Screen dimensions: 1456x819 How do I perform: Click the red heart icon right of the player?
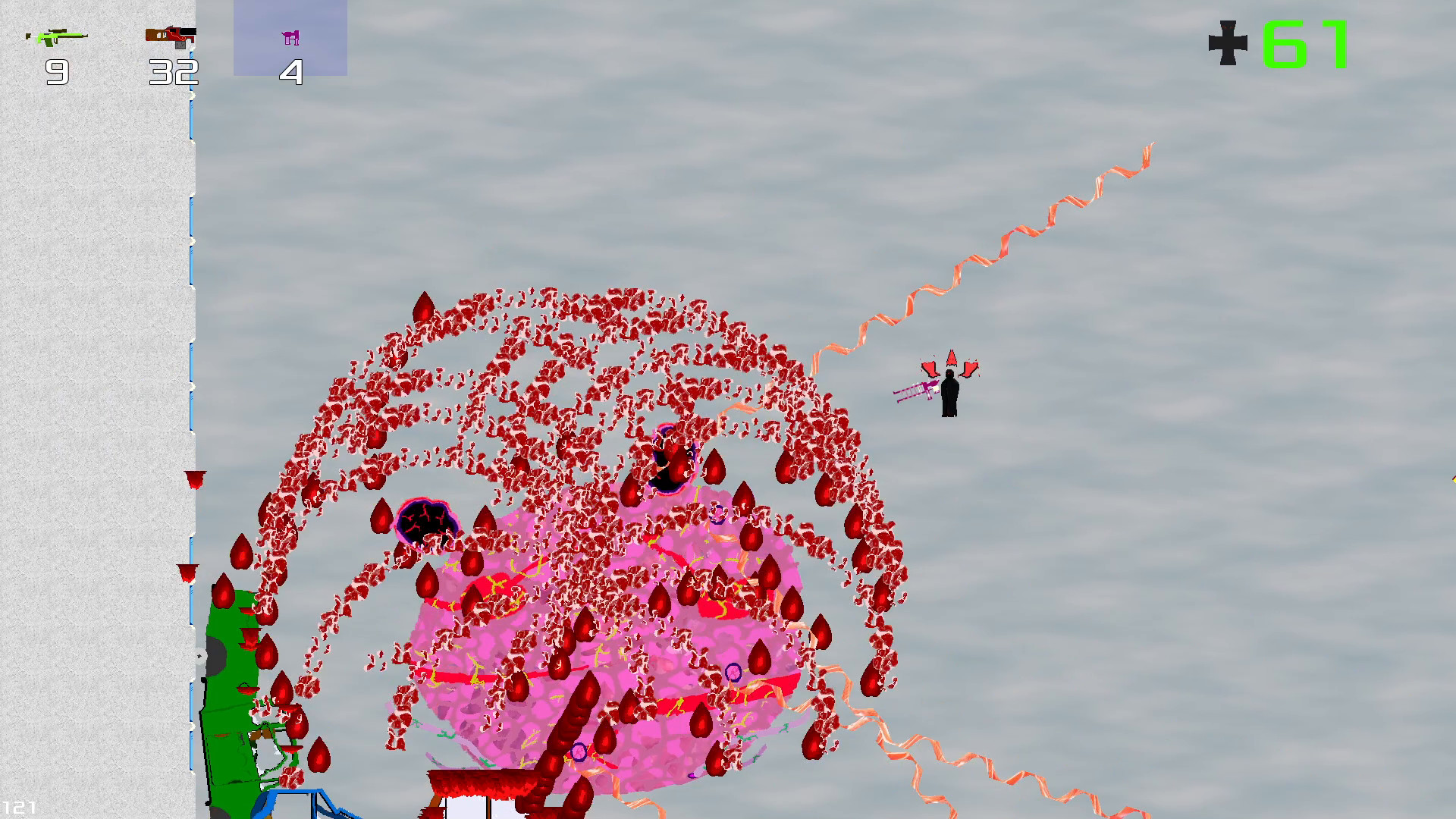click(x=971, y=370)
